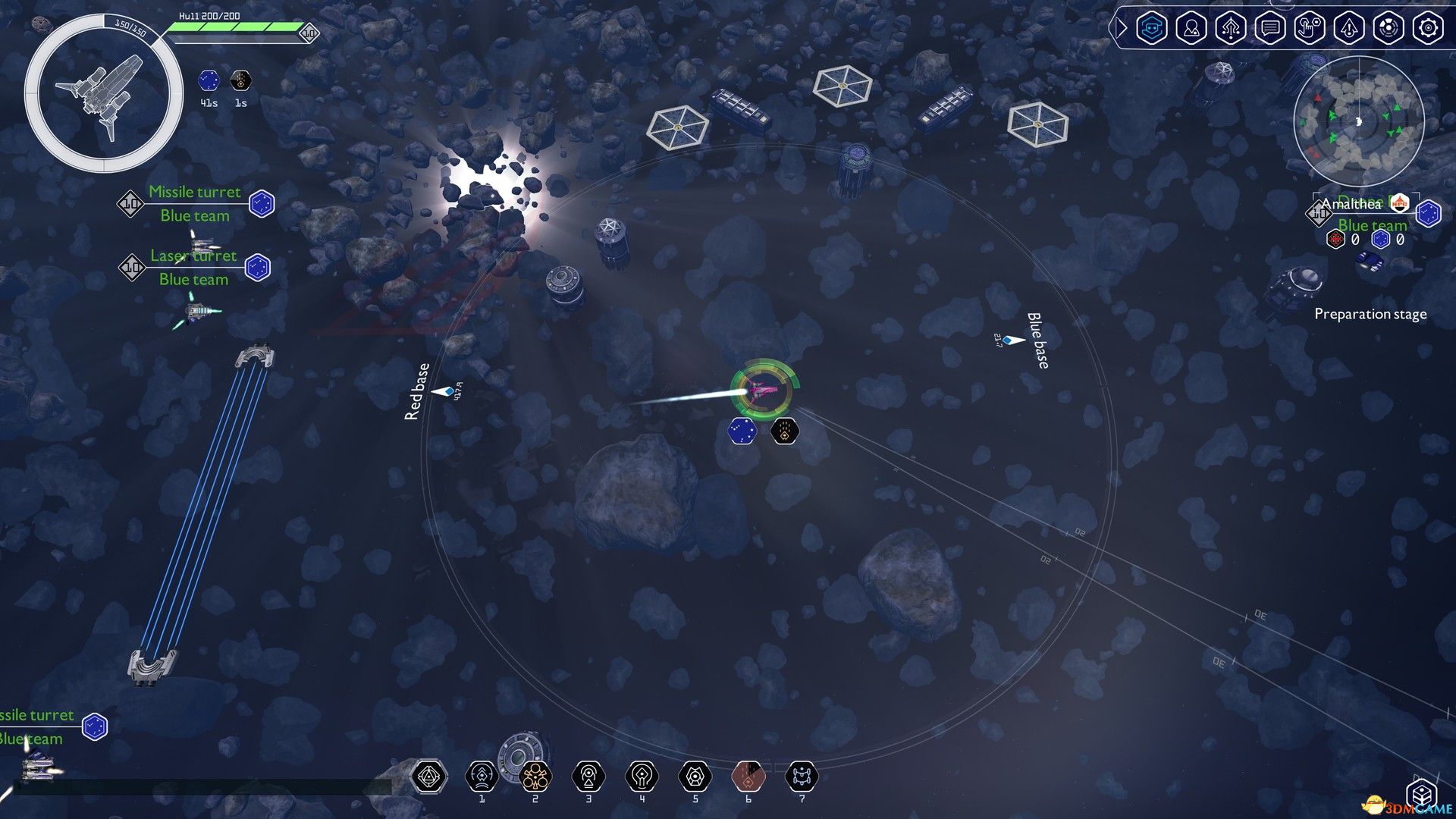Open the ship systems panel icon
The height and width of the screenshot is (819, 1456).
pos(1152,28)
